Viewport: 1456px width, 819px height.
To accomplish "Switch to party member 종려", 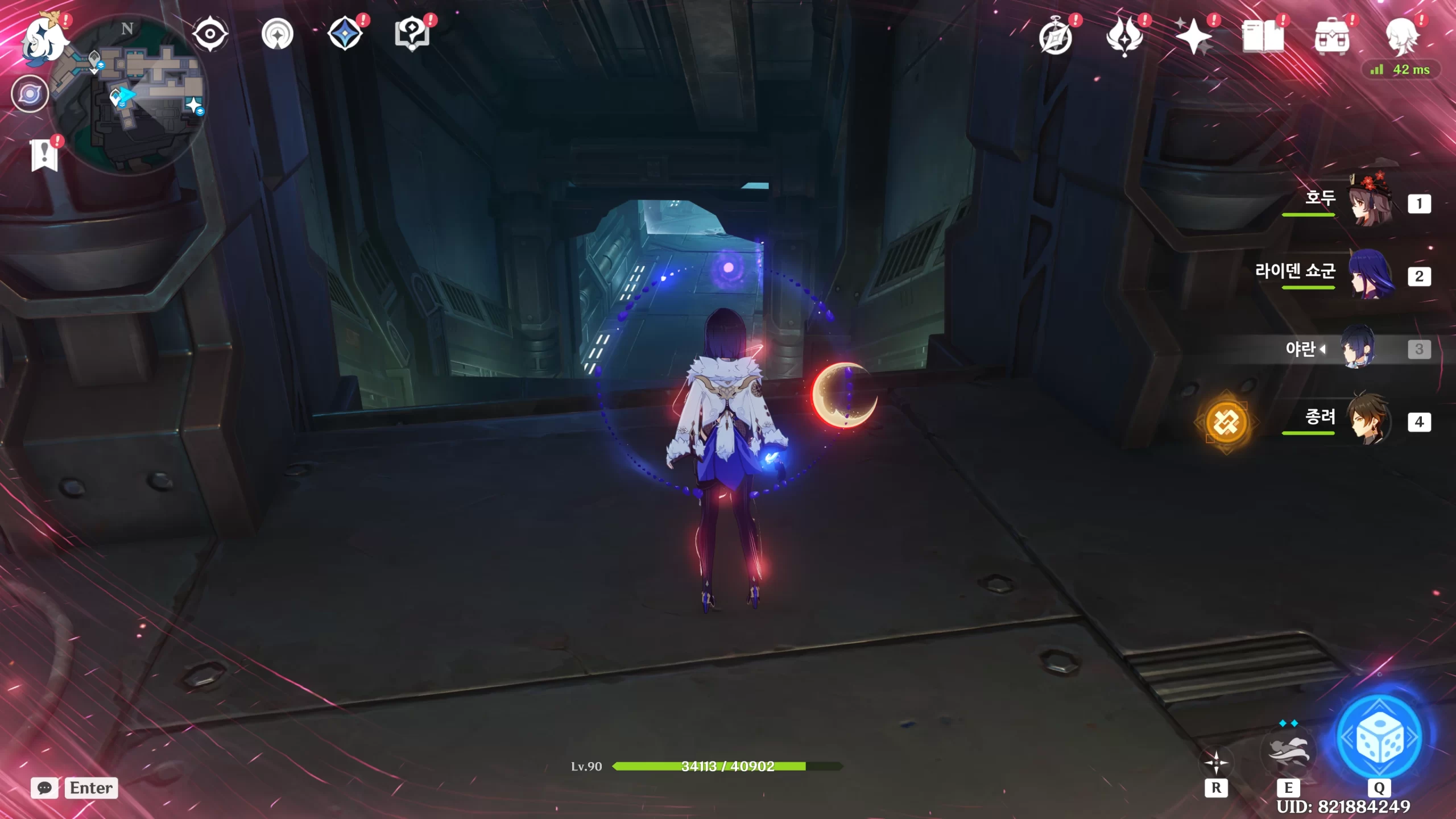I will 1370,421.
